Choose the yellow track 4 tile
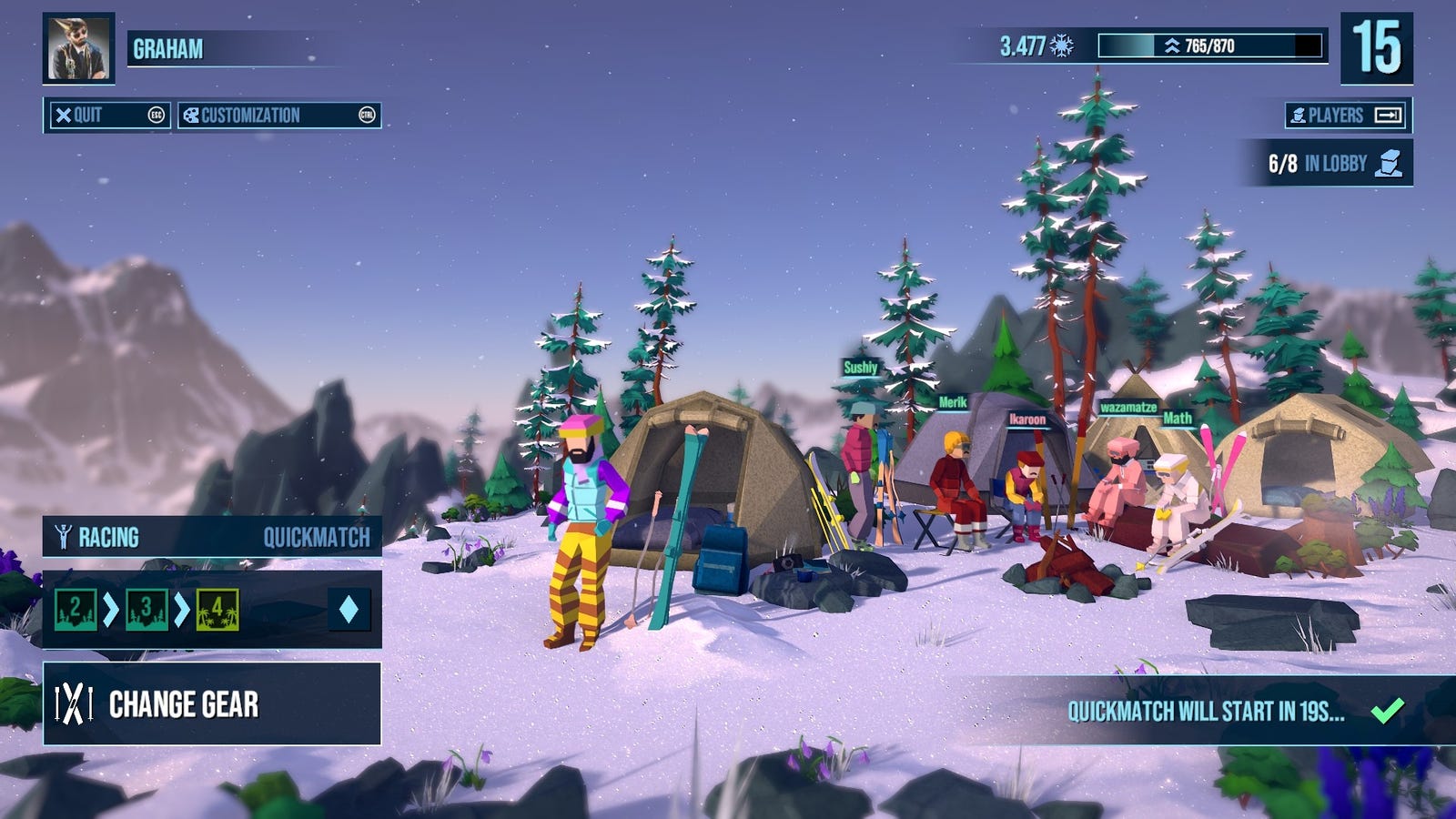This screenshot has height=819, width=1456. click(217, 610)
